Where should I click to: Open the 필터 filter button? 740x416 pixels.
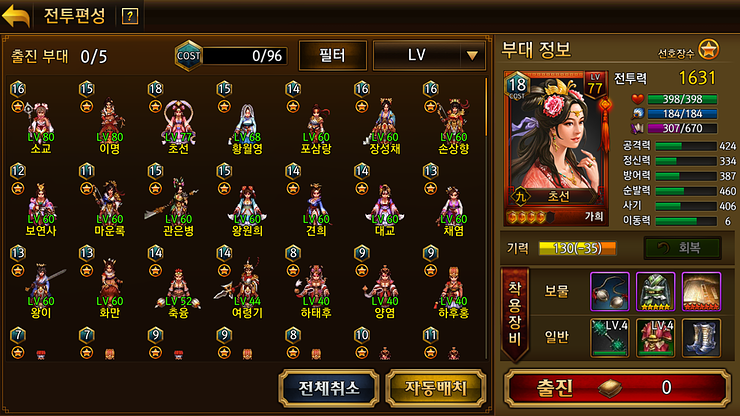pyautogui.click(x=332, y=55)
